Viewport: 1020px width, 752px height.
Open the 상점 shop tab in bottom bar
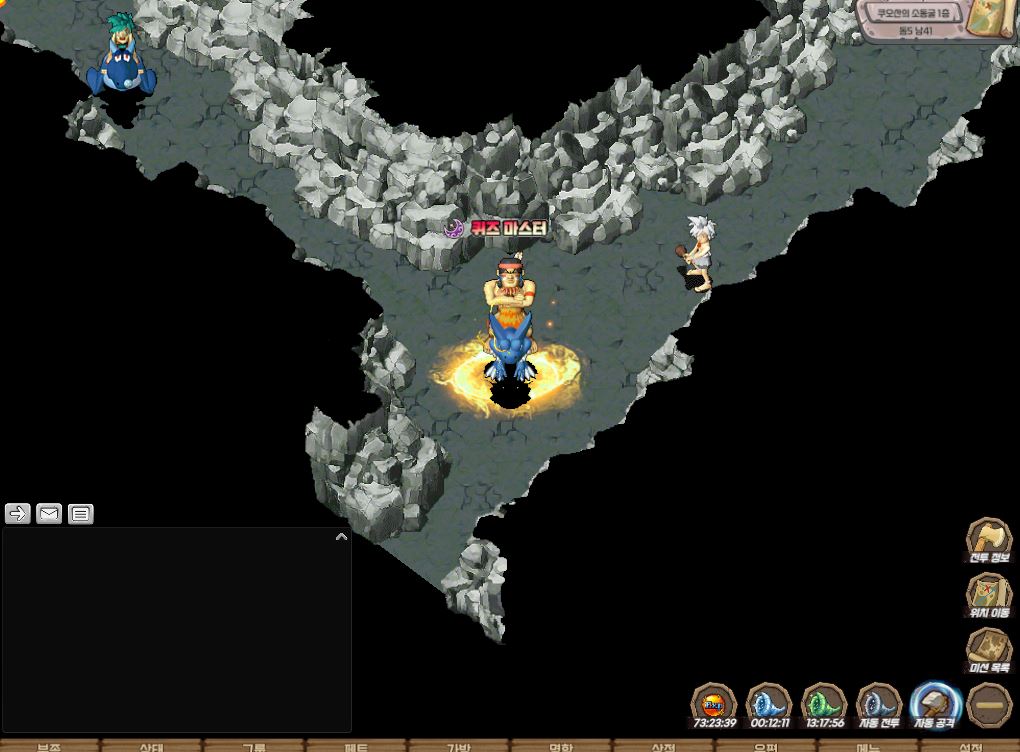point(663,746)
